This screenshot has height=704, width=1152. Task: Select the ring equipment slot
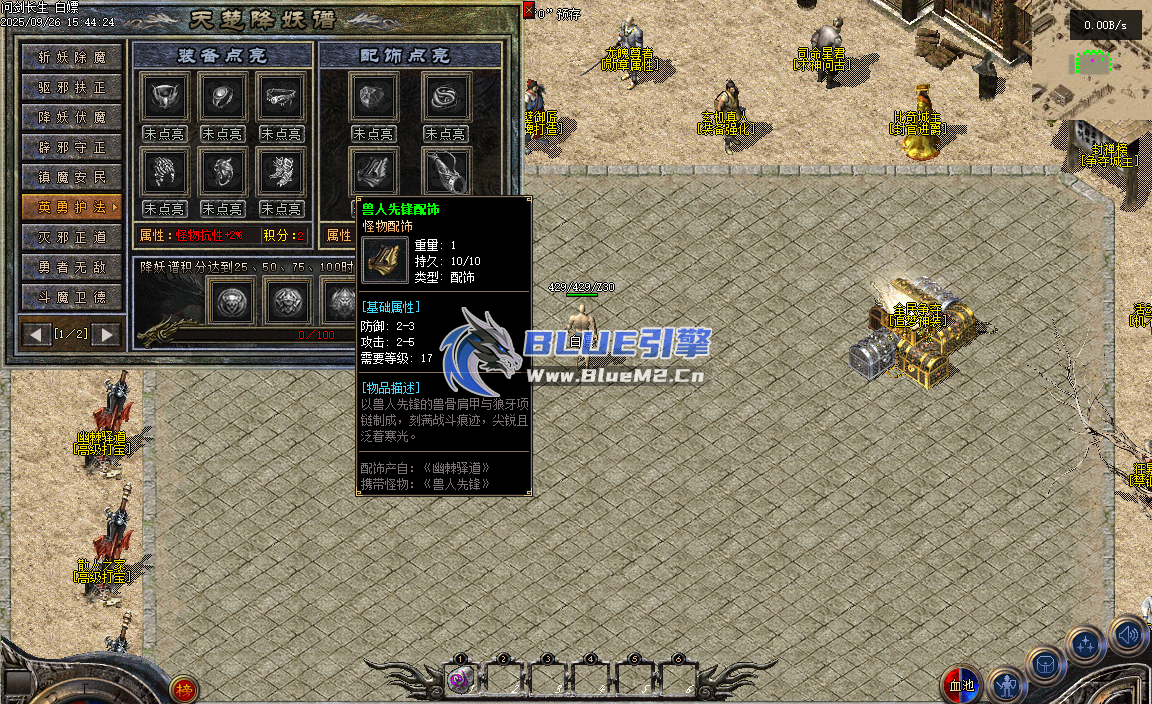pos(221,97)
